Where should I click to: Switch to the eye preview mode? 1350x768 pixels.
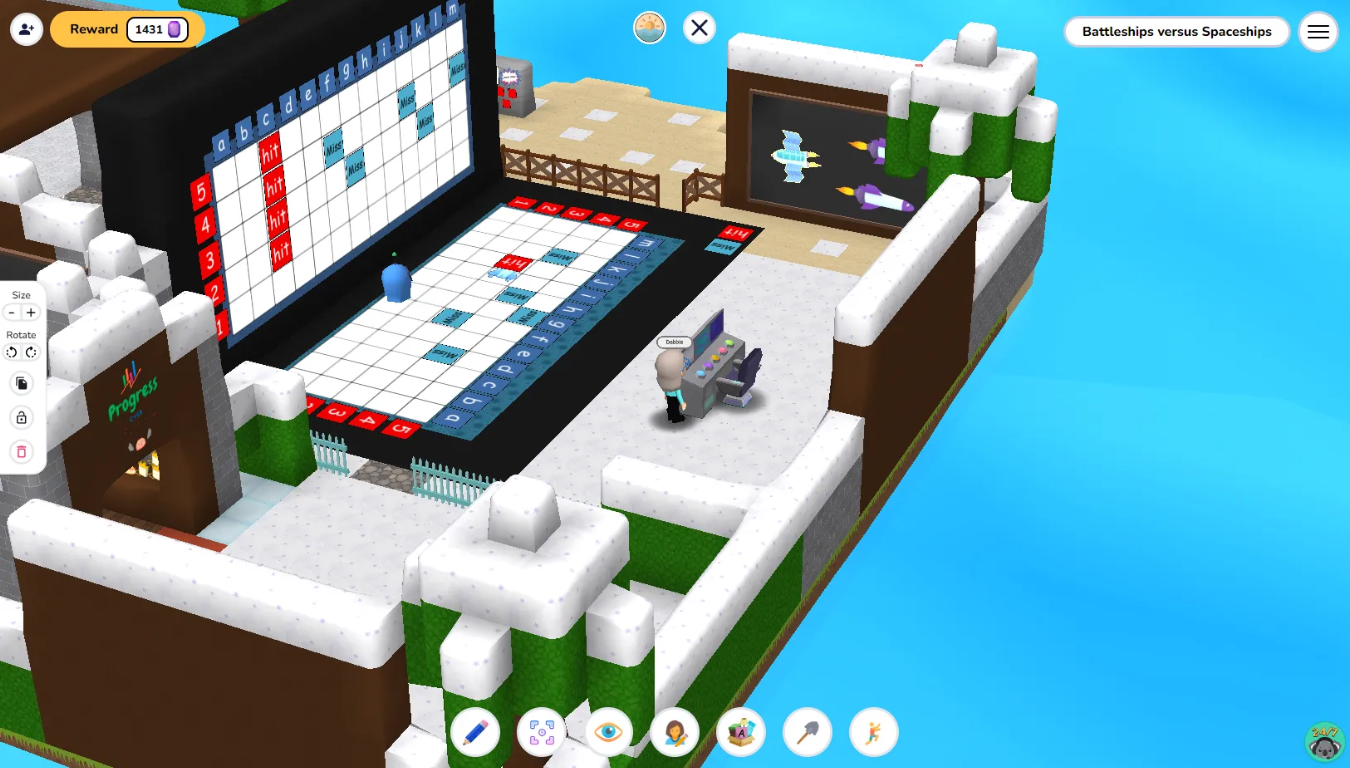pos(608,732)
